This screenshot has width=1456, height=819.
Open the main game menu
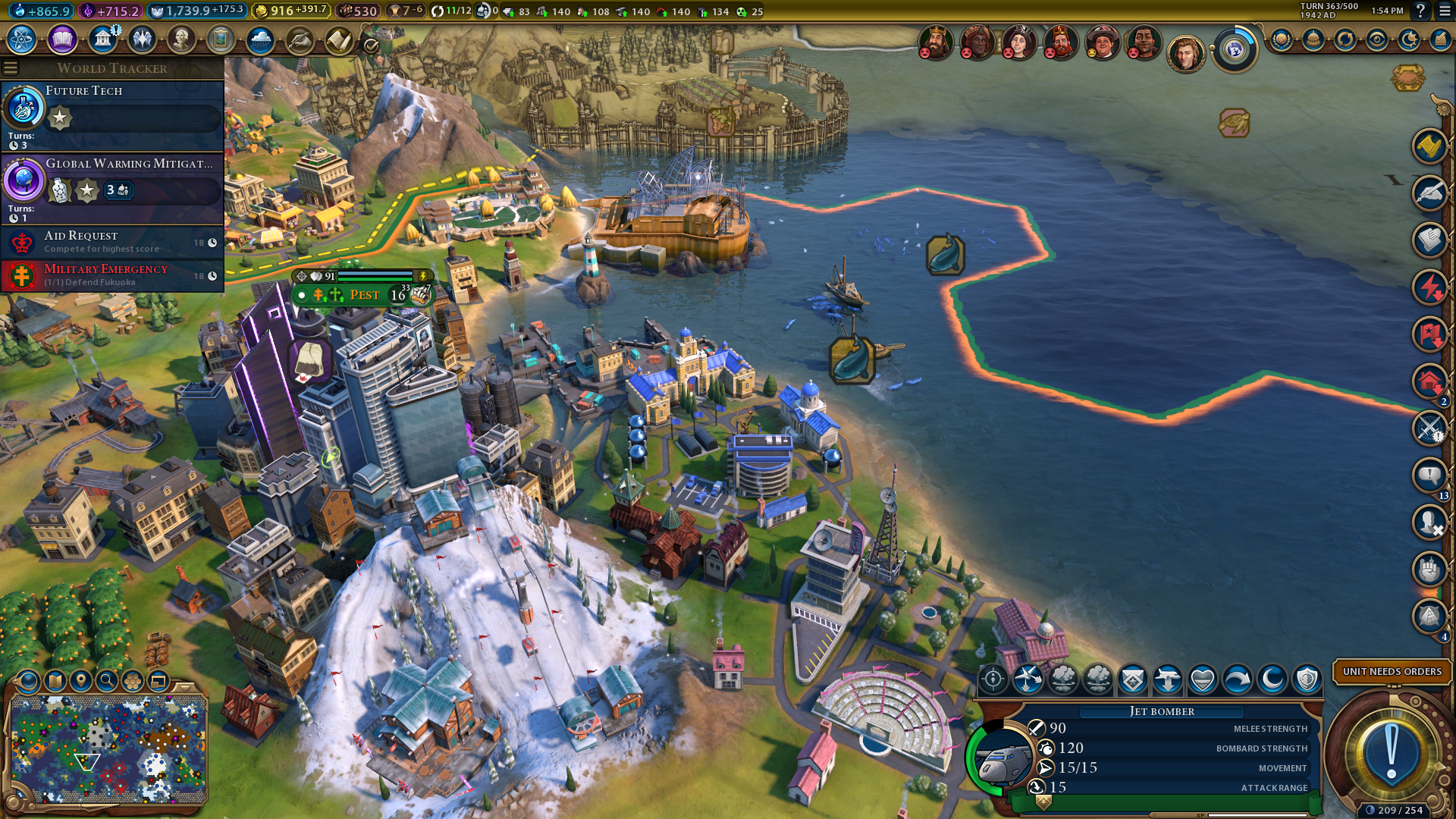coord(1443,11)
